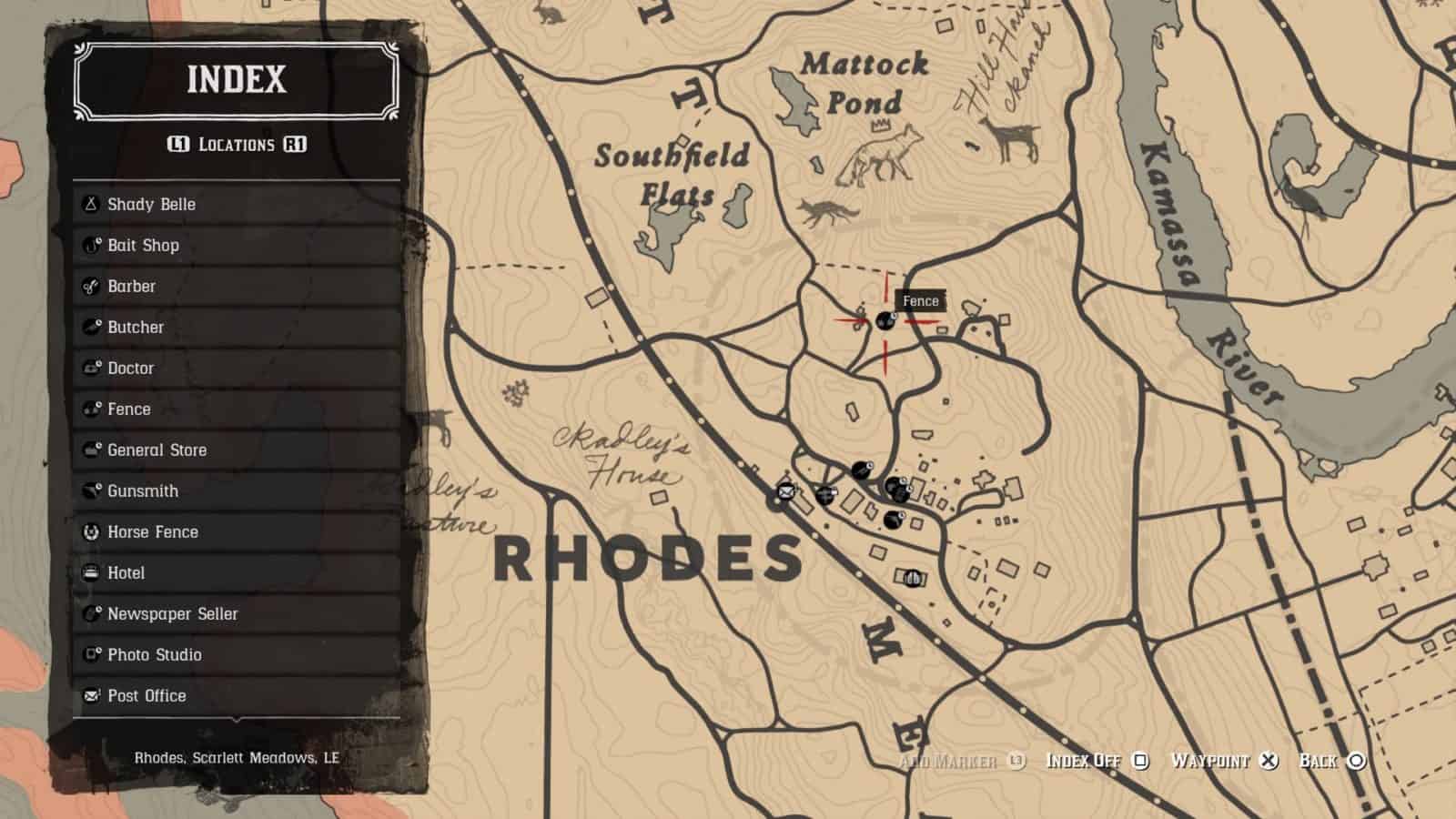
Task: Click the saloon icon in southern Rhodes
Action: (913, 576)
